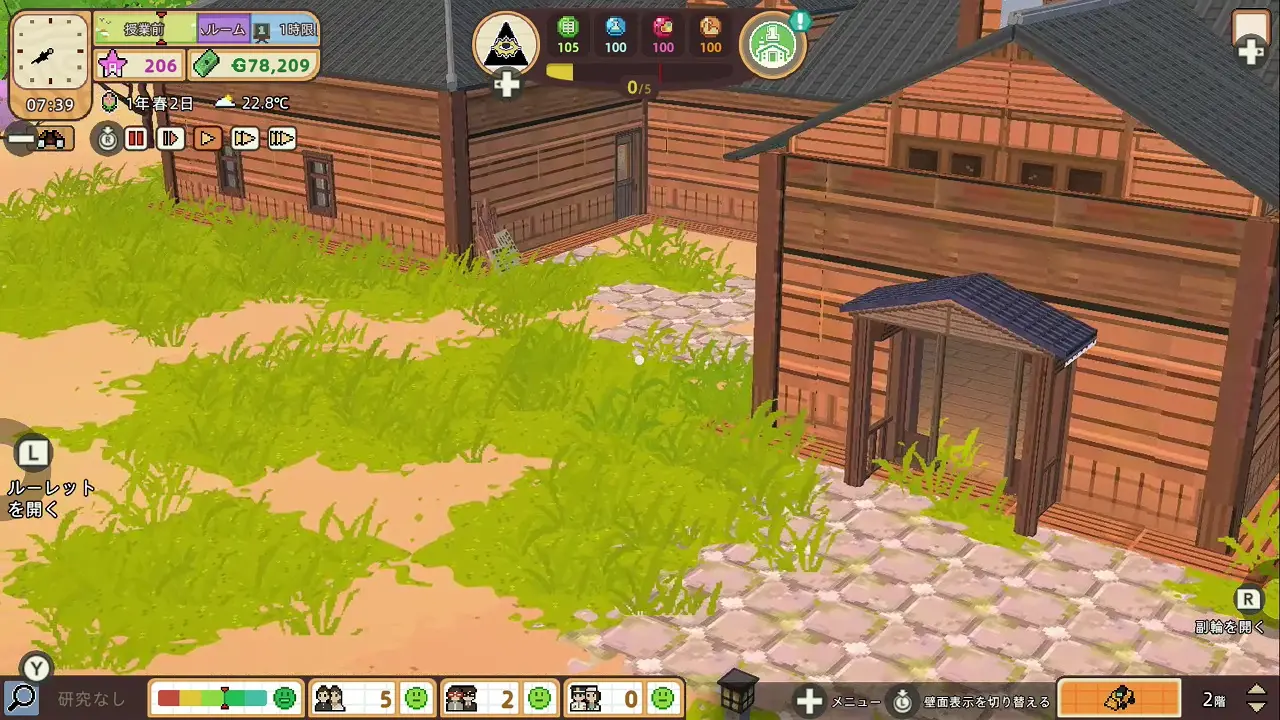1280x720 pixels.
Task: Click the 授業前 schedule timeline bar
Action: point(146,30)
